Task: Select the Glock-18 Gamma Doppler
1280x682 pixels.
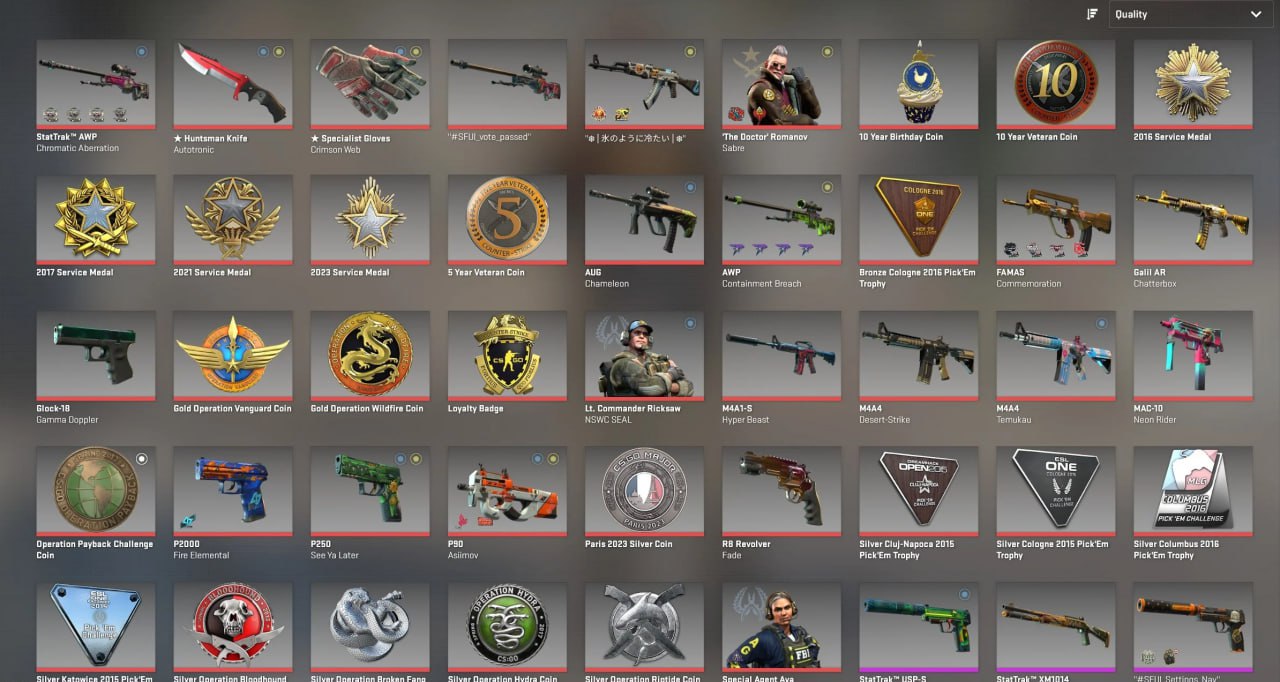Action: (96, 355)
